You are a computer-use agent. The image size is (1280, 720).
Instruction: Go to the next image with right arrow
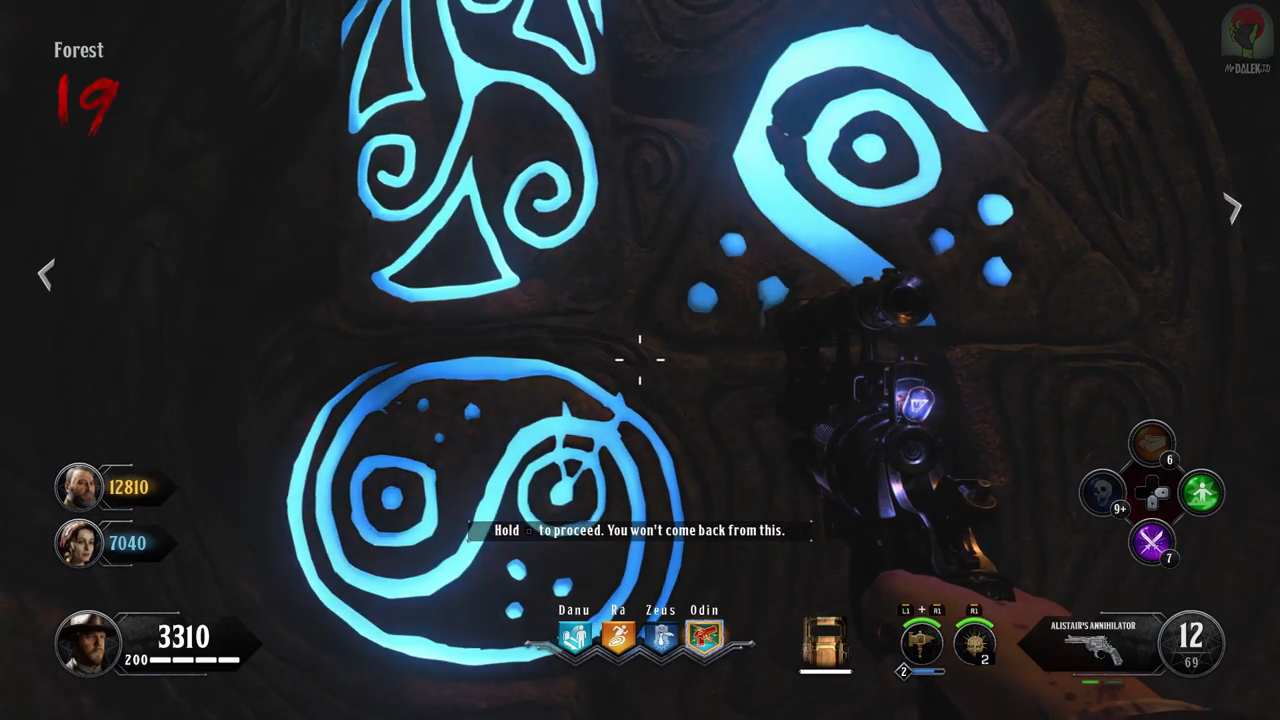point(1233,208)
